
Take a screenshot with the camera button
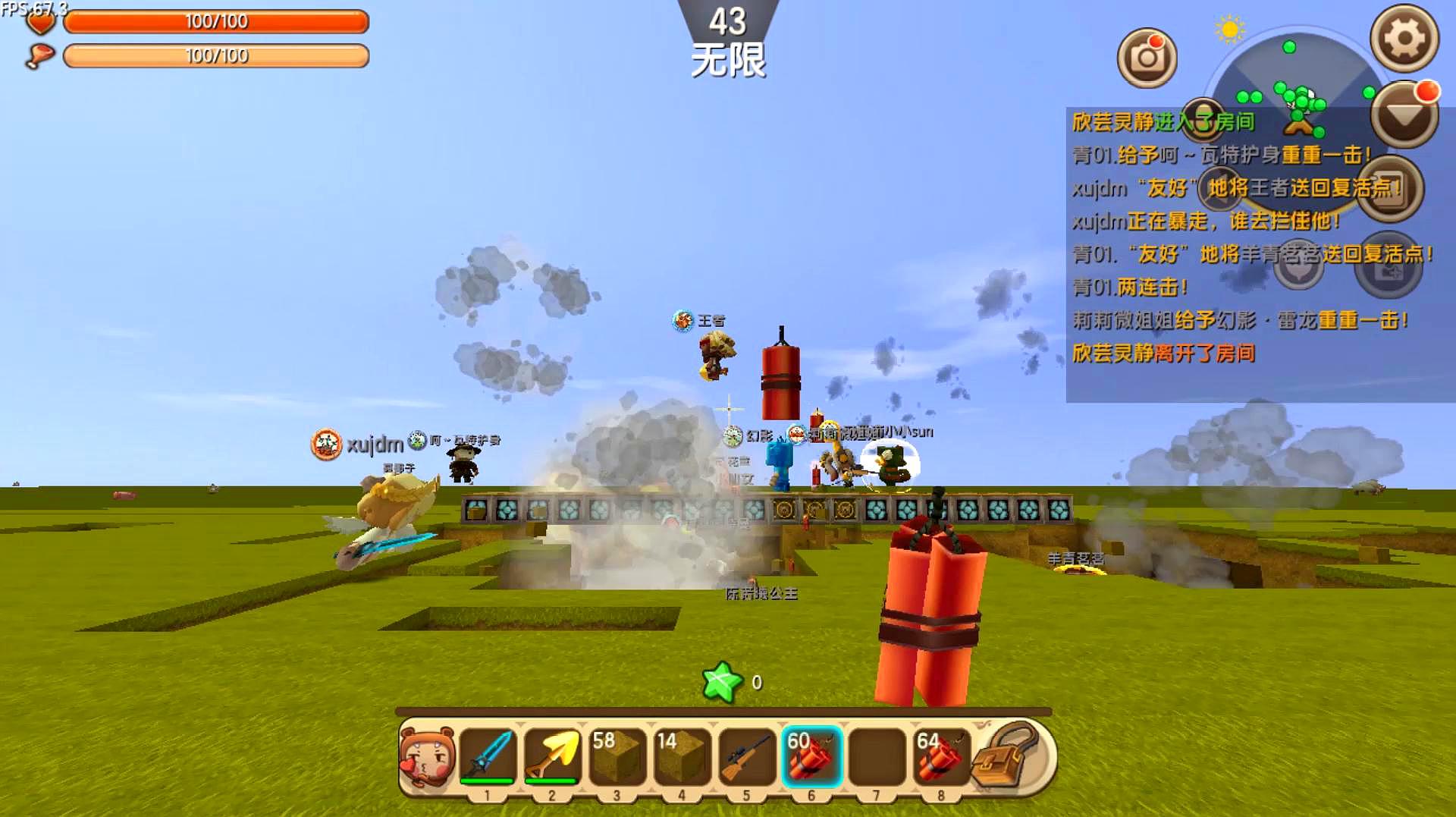click(1147, 58)
